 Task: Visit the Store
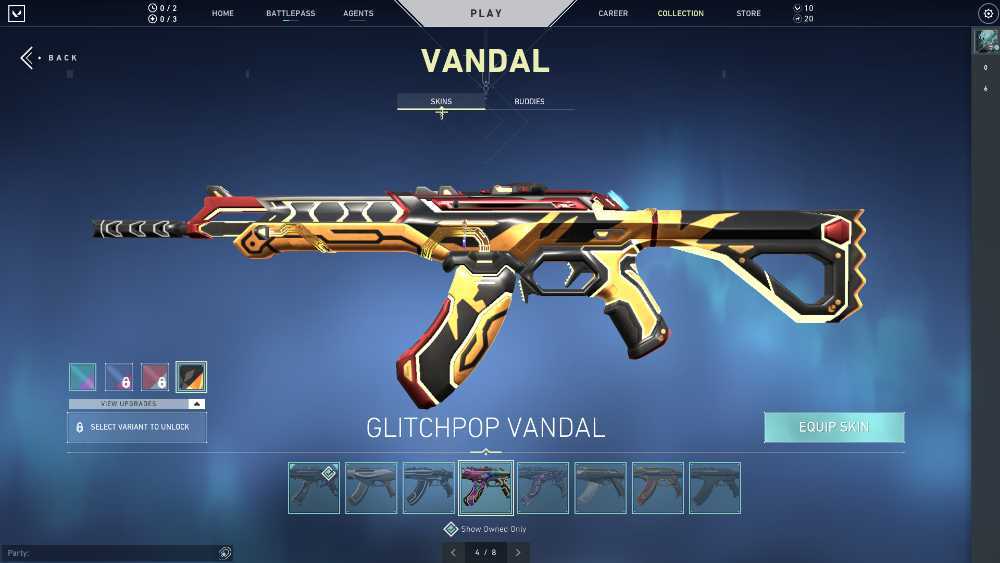click(x=748, y=14)
